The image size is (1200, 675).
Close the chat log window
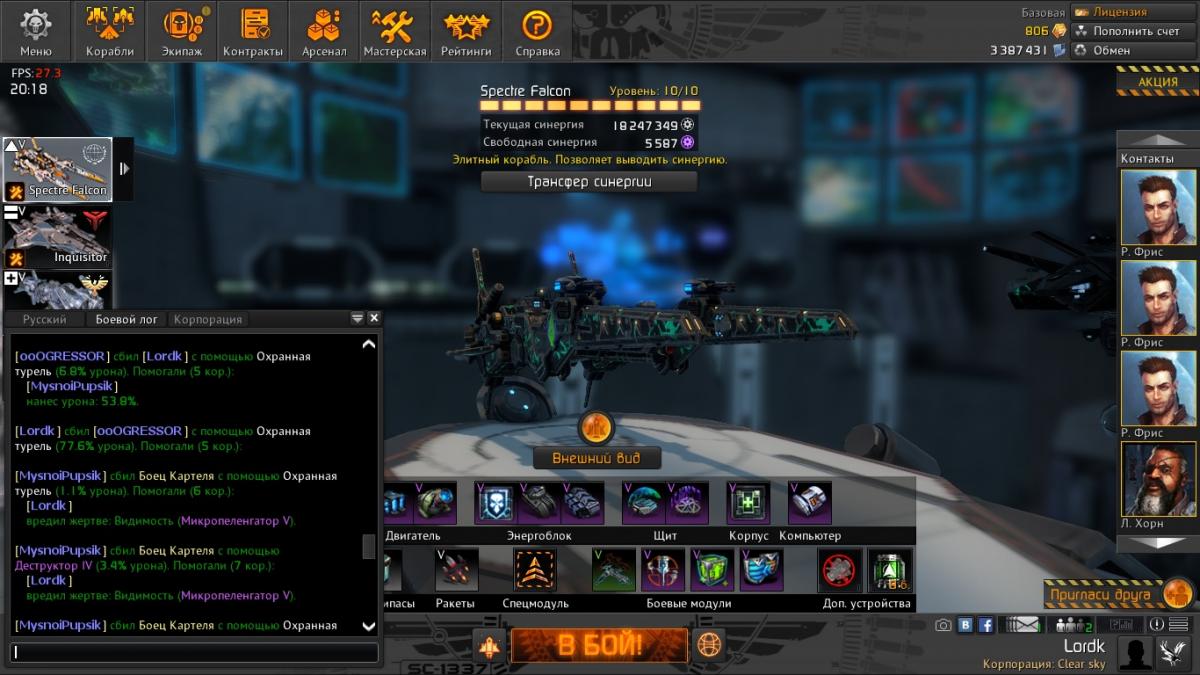tap(374, 318)
